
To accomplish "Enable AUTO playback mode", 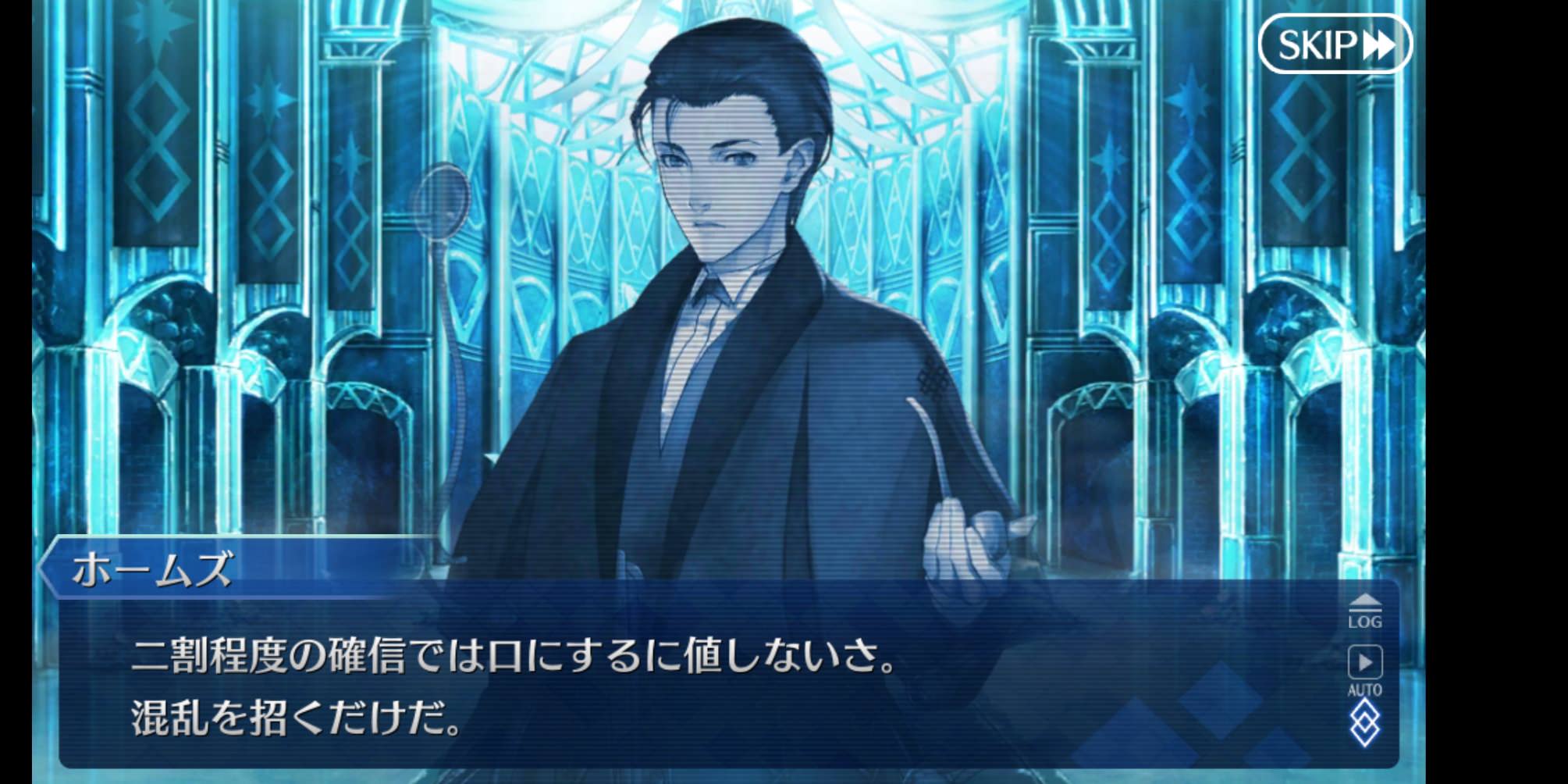I will (1367, 672).
